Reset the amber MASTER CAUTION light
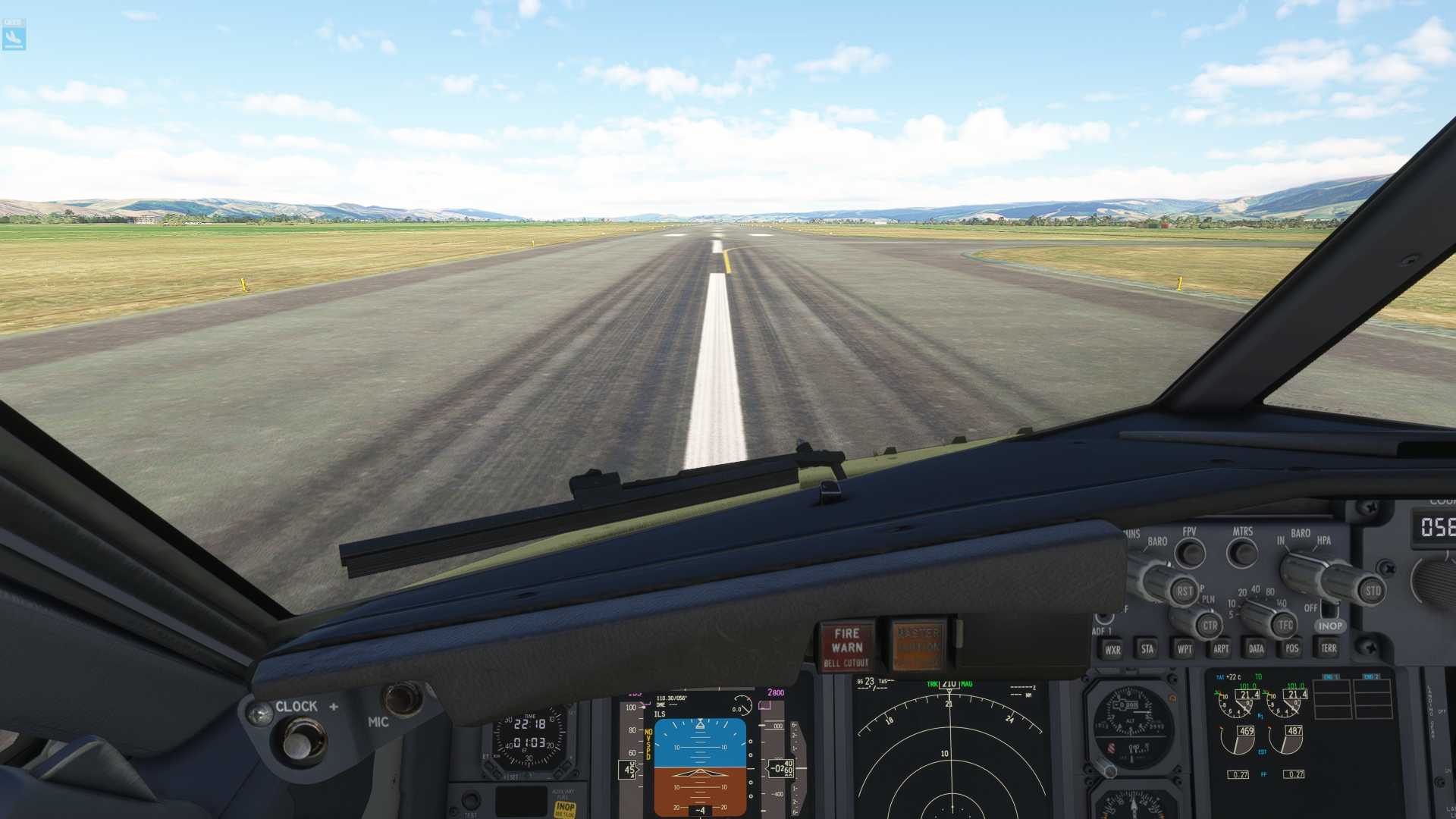Image resolution: width=1456 pixels, height=819 pixels. [918, 646]
